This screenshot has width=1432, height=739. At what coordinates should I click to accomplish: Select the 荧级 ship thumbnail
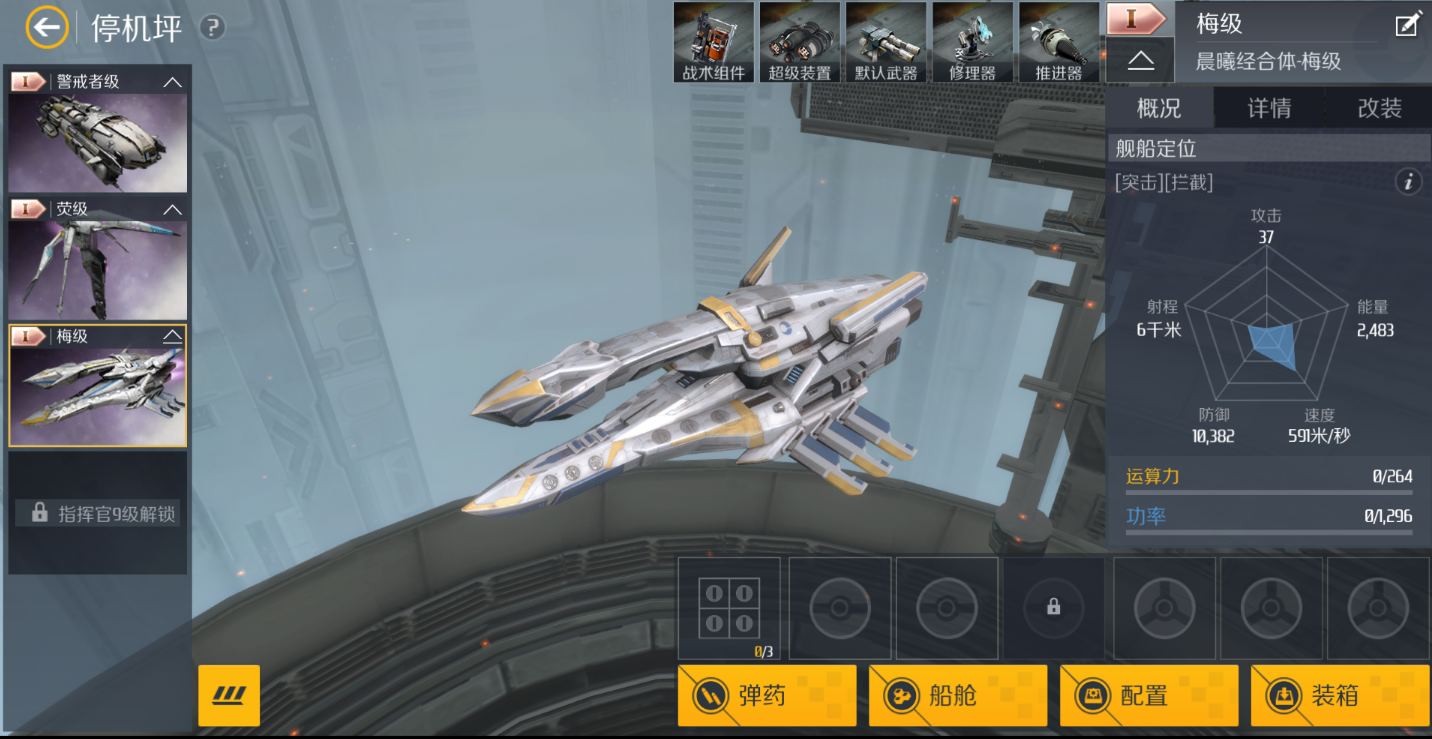click(x=97, y=268)
